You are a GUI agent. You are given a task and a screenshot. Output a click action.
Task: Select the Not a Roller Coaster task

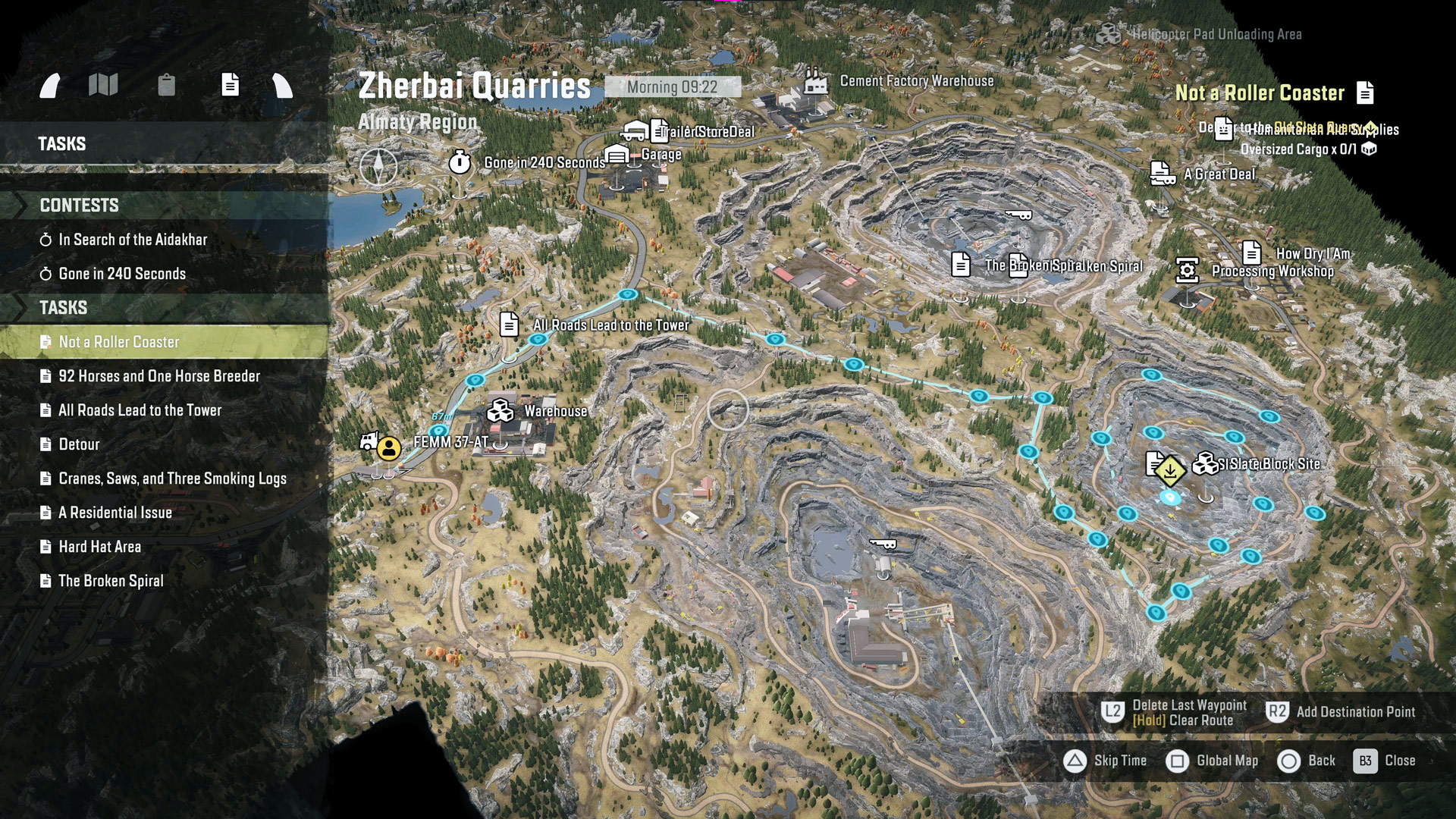click(x=119, y=342)
